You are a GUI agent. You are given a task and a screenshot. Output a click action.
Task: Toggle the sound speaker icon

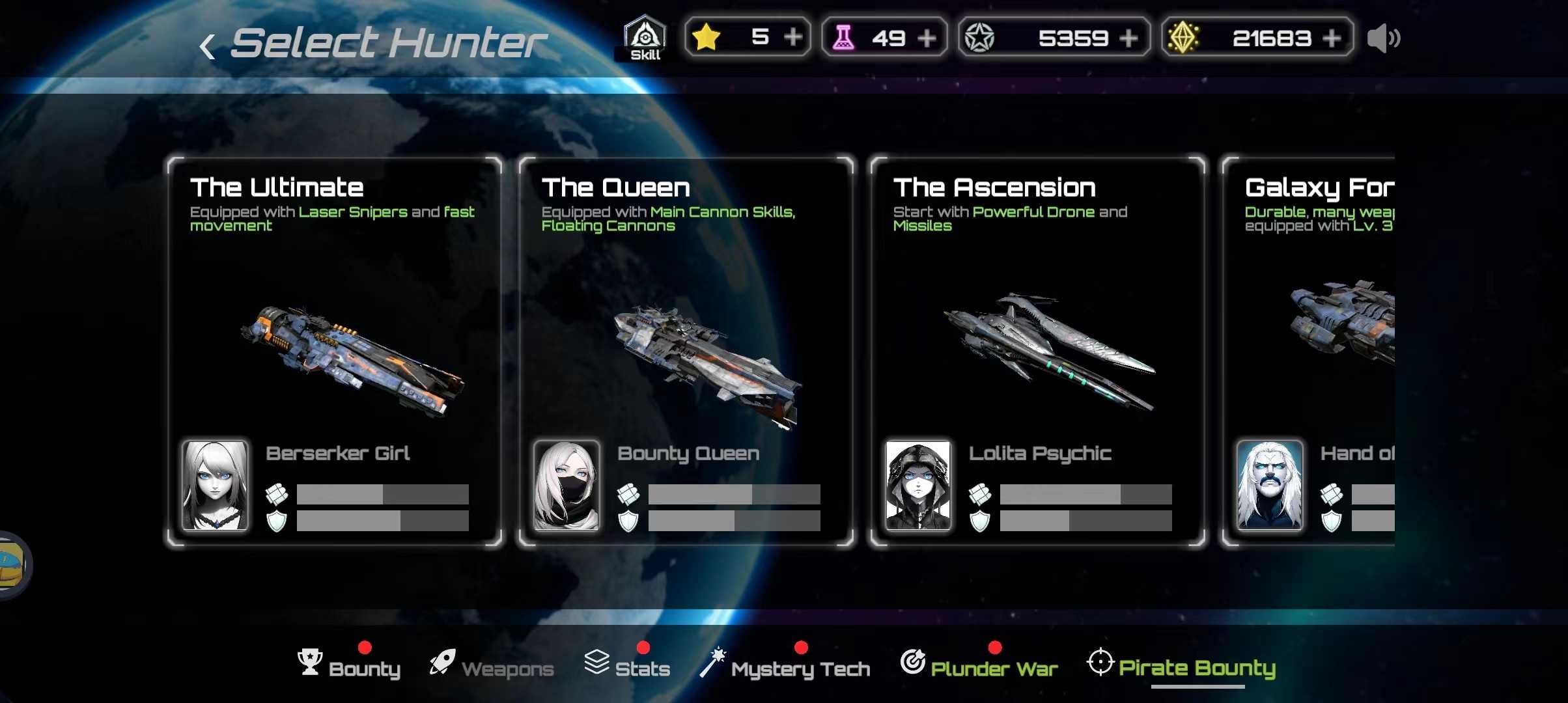point(1383,38)
